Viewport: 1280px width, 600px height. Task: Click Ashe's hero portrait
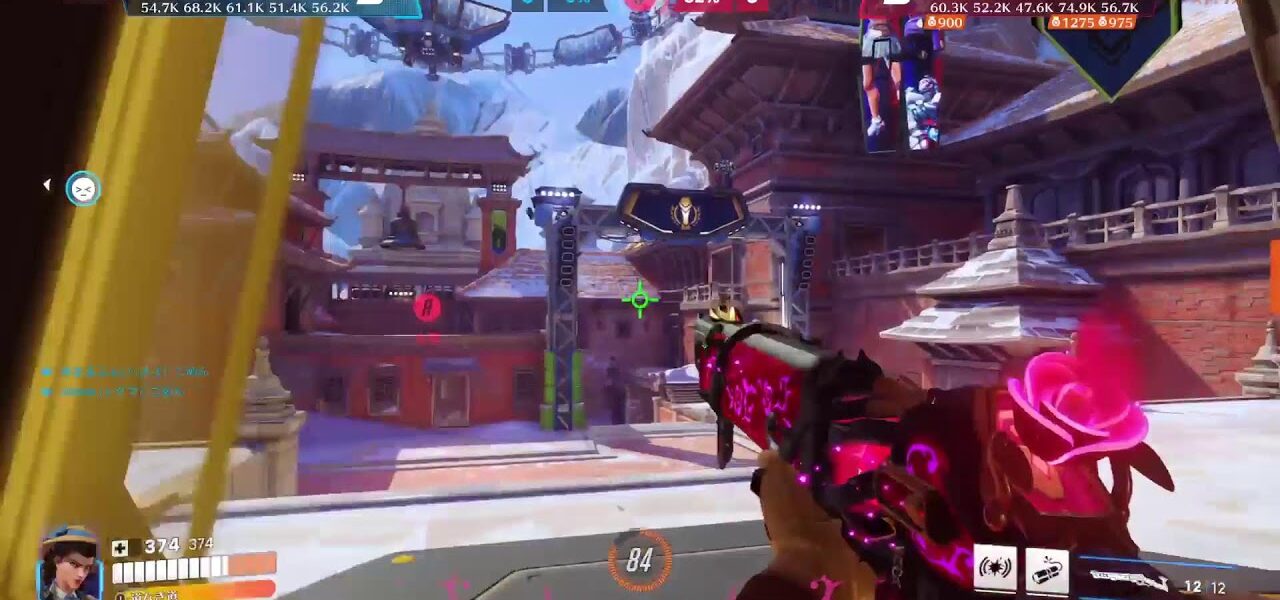[69, 564]
